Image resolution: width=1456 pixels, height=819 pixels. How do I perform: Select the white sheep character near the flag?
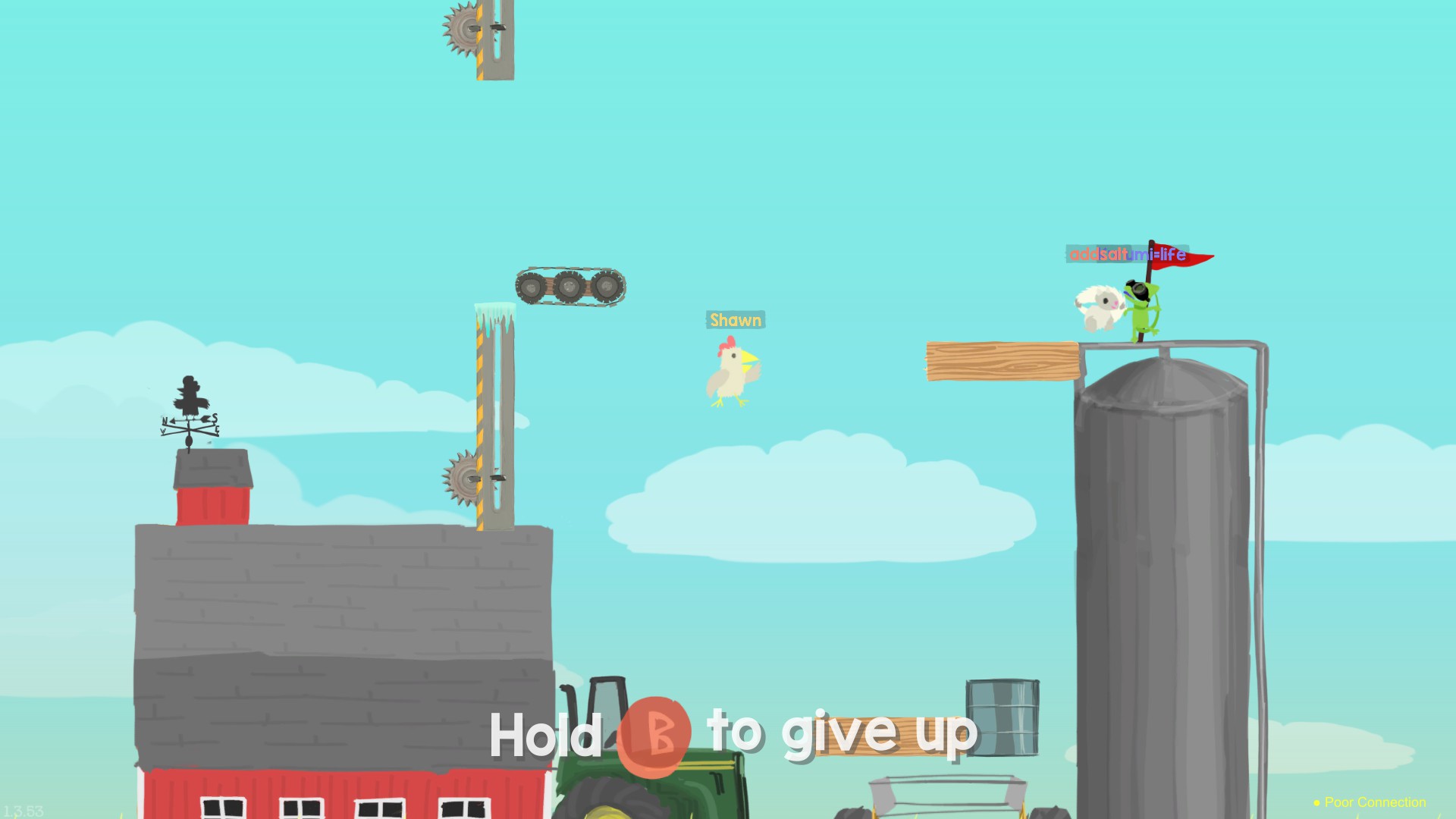1097,307
